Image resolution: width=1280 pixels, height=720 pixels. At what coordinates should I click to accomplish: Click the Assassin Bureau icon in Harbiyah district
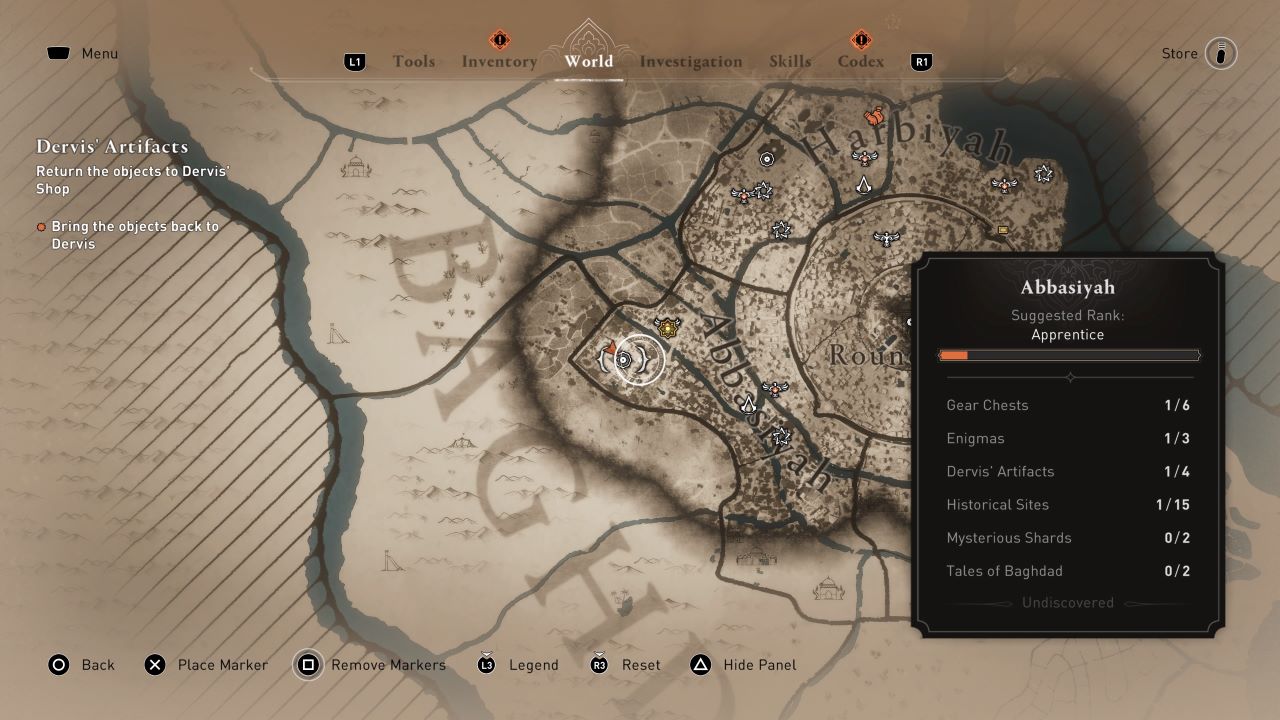click(x=864, y=186)
